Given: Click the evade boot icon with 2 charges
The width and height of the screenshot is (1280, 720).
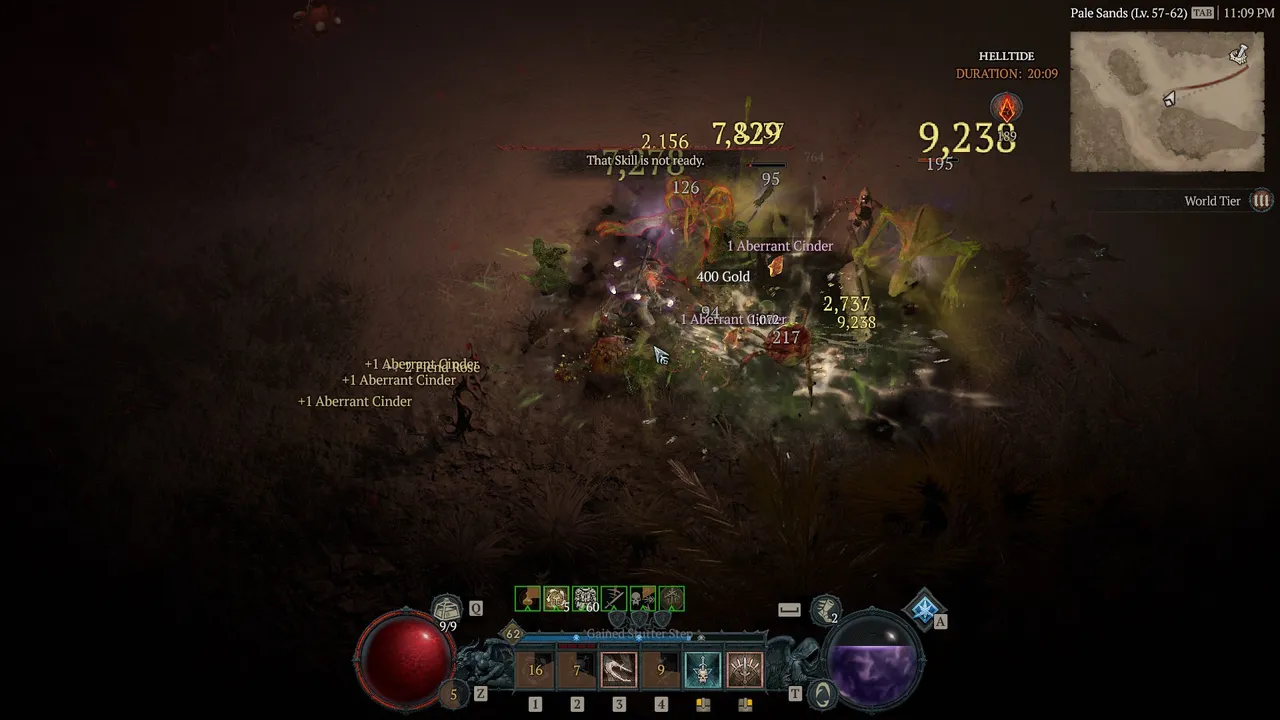Looking at the screenshot, I should click(825, 608).
